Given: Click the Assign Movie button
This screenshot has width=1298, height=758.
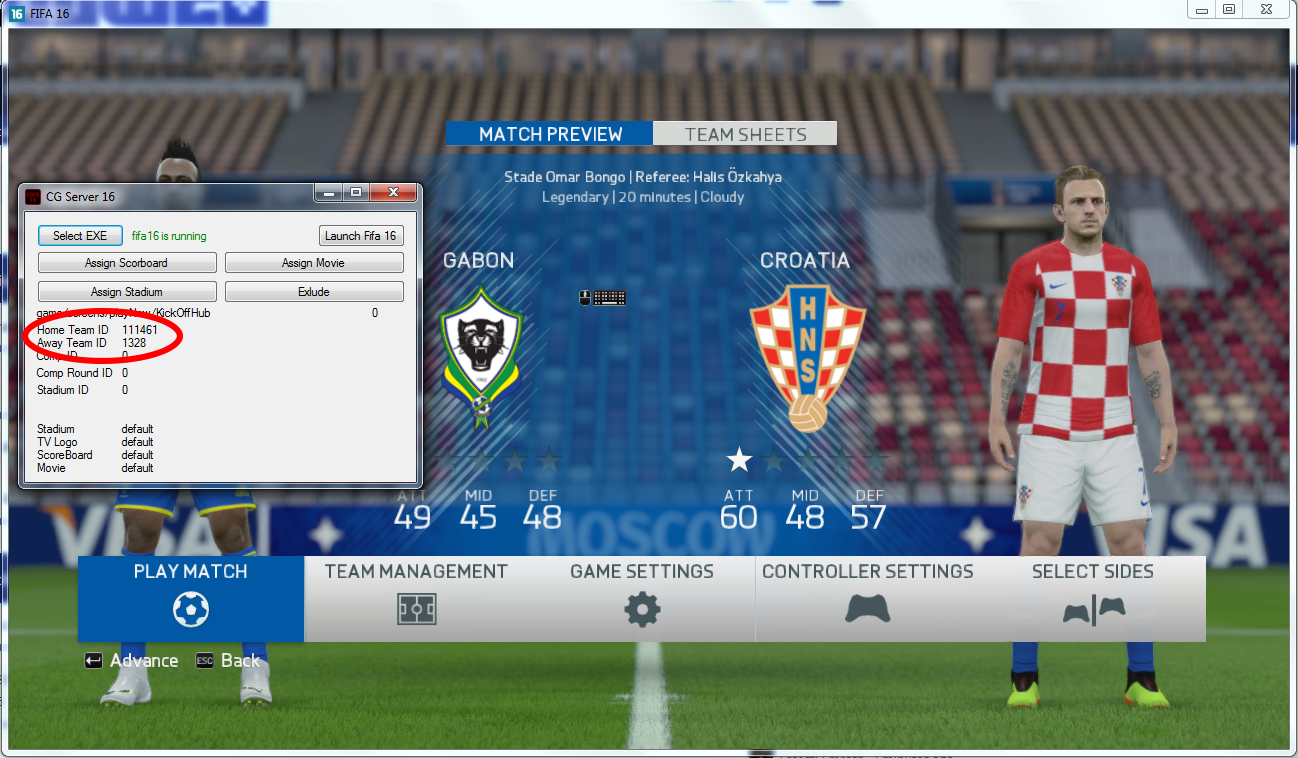Looking at the screenshot, I should coord(314,263).
